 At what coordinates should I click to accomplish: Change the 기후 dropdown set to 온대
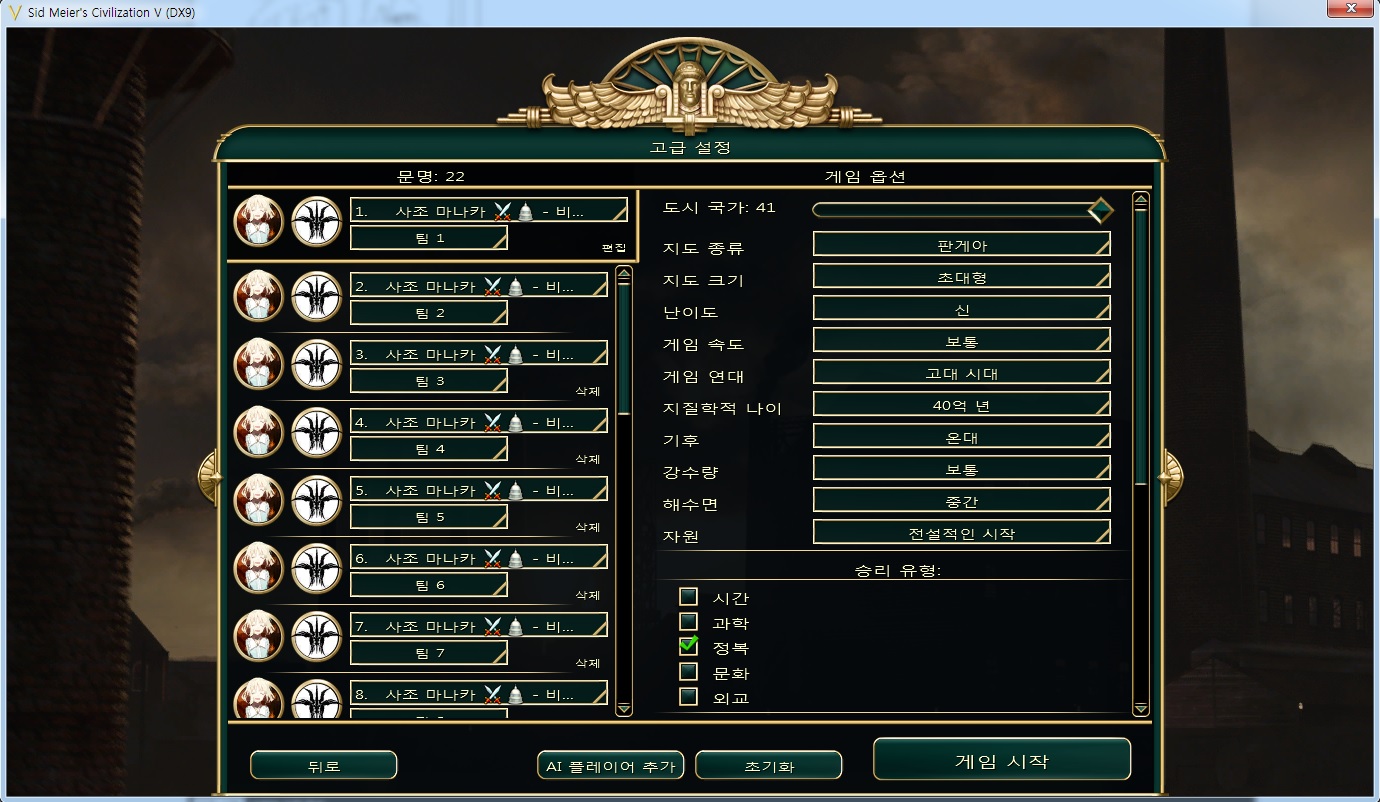click(x=961, y=437)
